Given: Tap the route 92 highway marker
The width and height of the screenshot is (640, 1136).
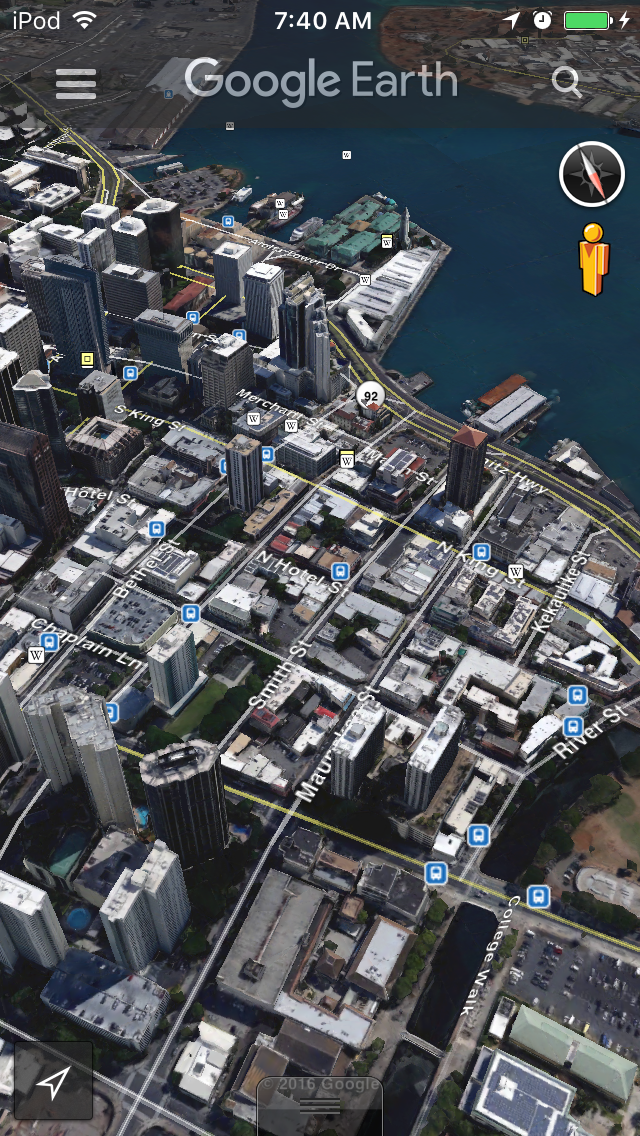Looking at the screenshot, I should 371,396.
